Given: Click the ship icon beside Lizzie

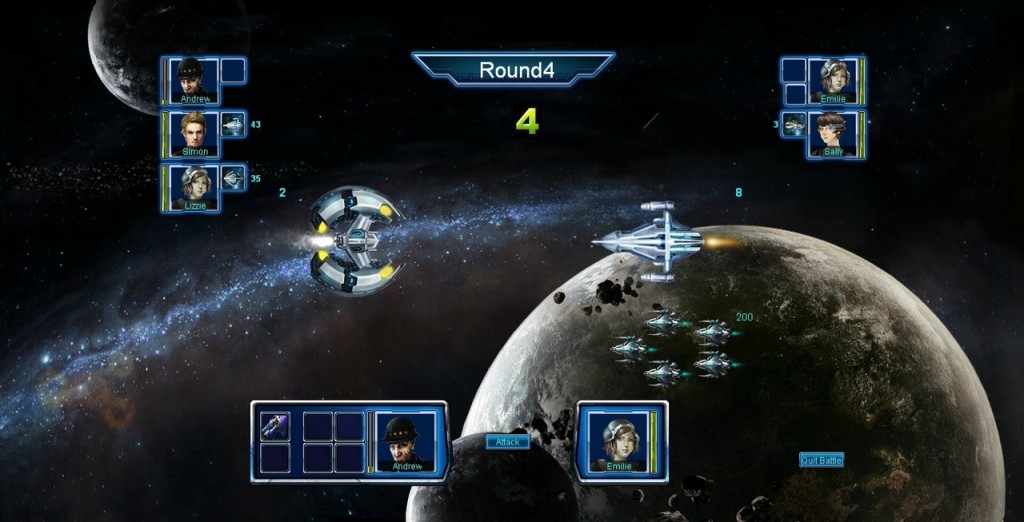Looking at the screenshot, I should [233, 178].
